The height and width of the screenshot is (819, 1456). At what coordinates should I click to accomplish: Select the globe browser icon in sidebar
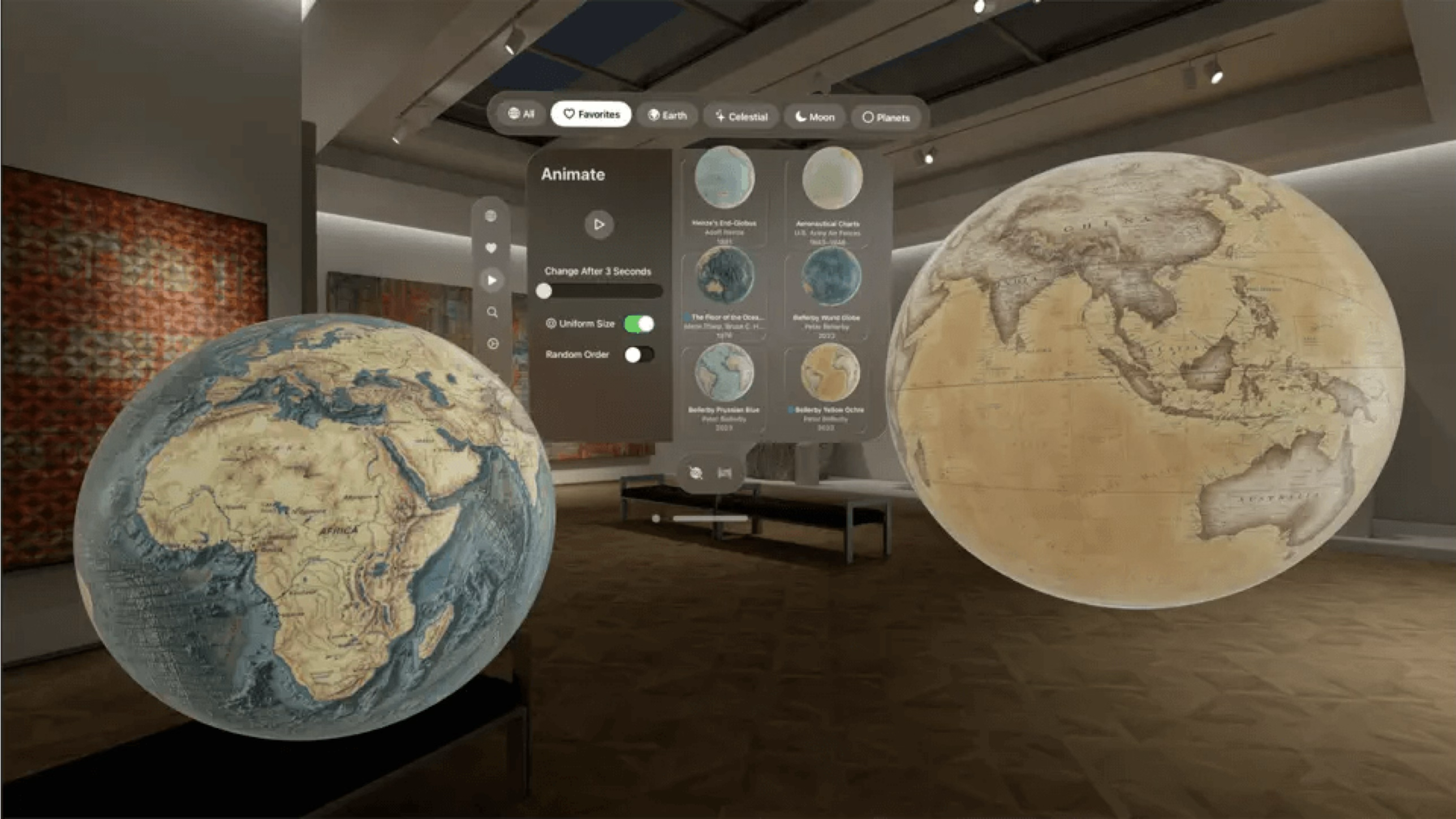coord(492,215)
